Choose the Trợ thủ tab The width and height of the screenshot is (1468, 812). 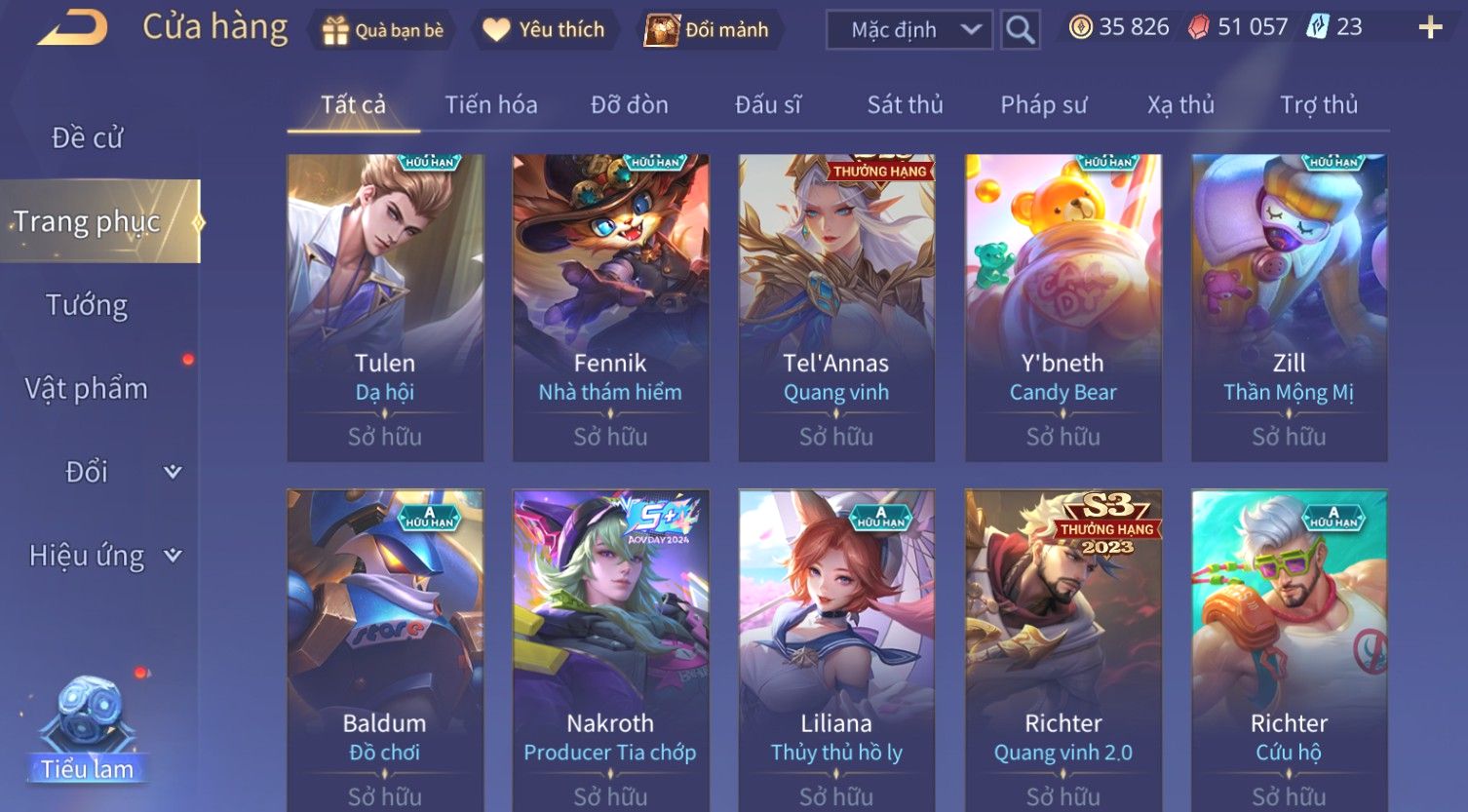(x=1318, y=104)
